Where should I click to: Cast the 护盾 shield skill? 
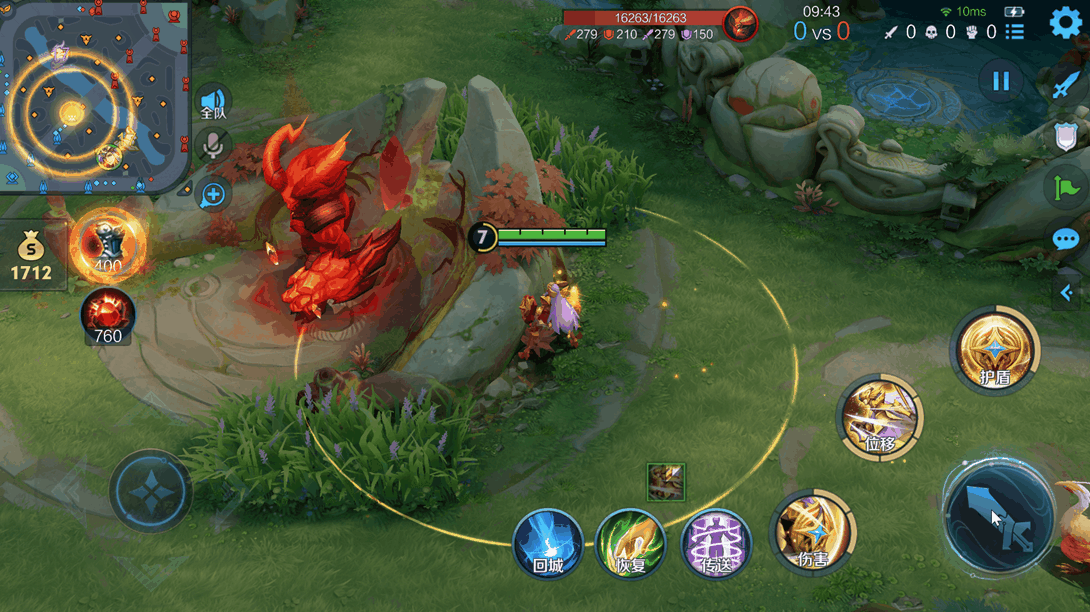click(995, 351)
